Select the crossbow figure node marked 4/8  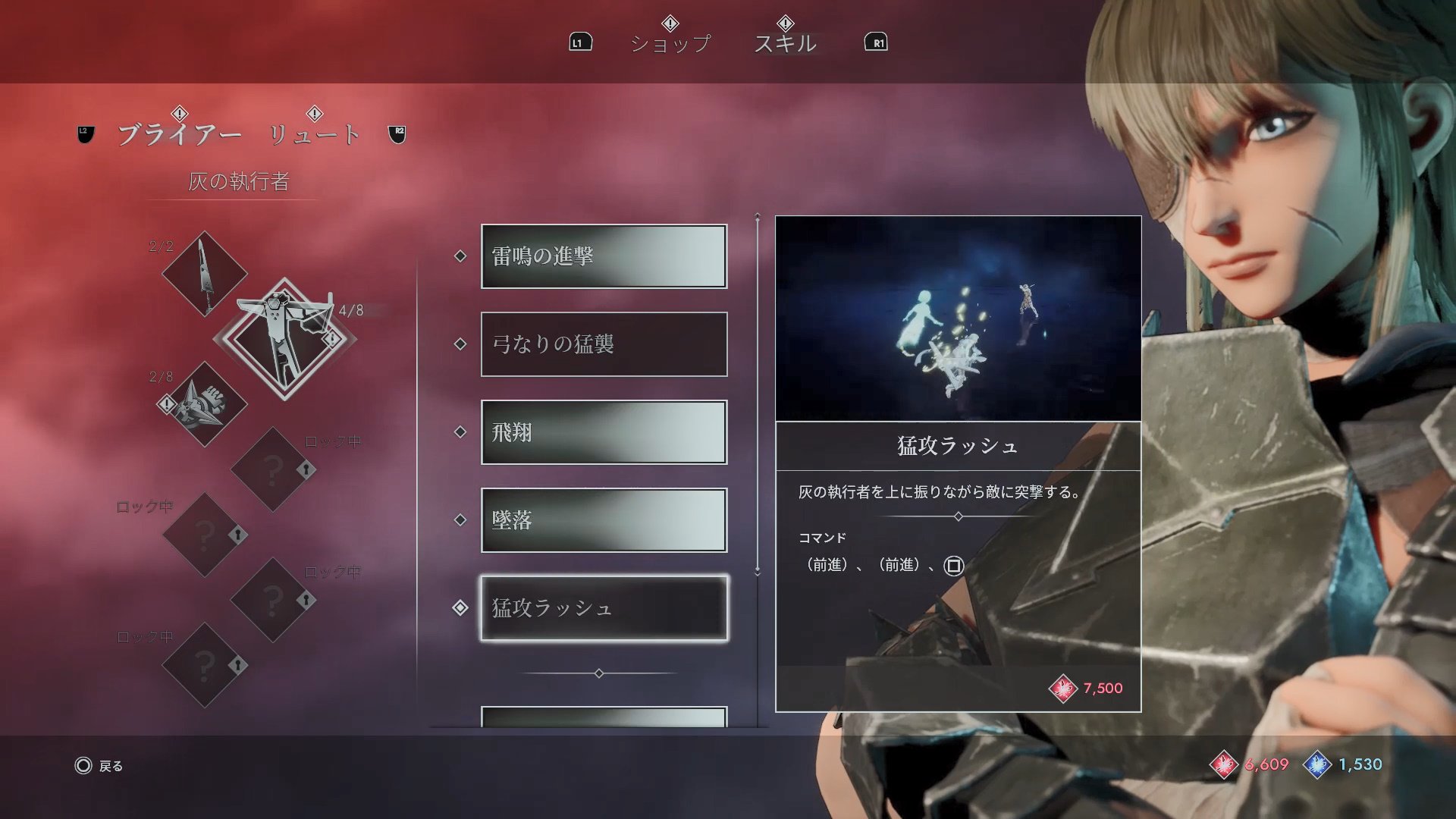point(284,339)
